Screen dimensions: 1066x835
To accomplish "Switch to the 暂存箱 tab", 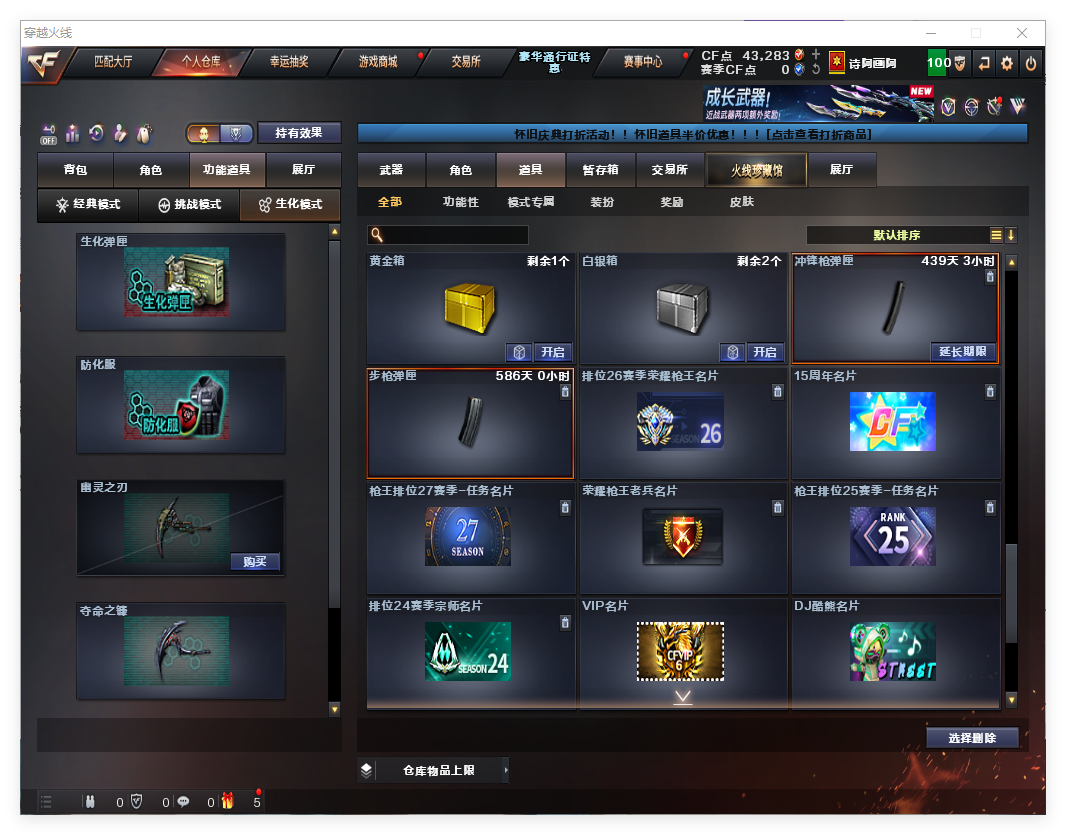I will pos(601,171).
